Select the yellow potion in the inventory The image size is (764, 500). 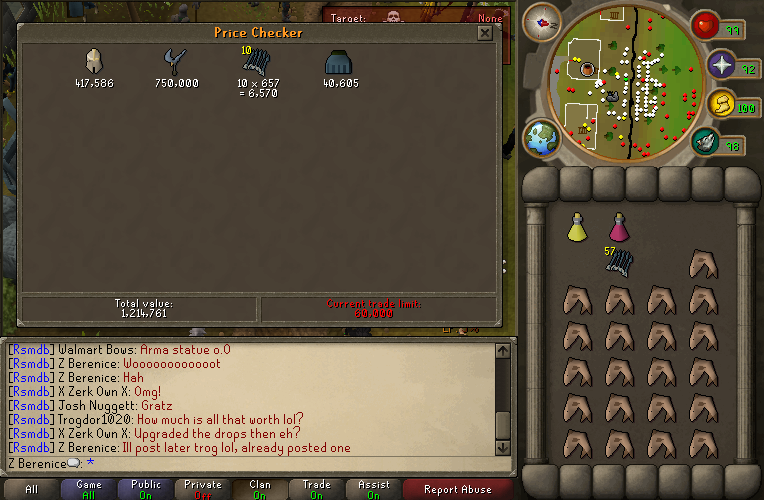pyautogui.click(x=577, y=228)
